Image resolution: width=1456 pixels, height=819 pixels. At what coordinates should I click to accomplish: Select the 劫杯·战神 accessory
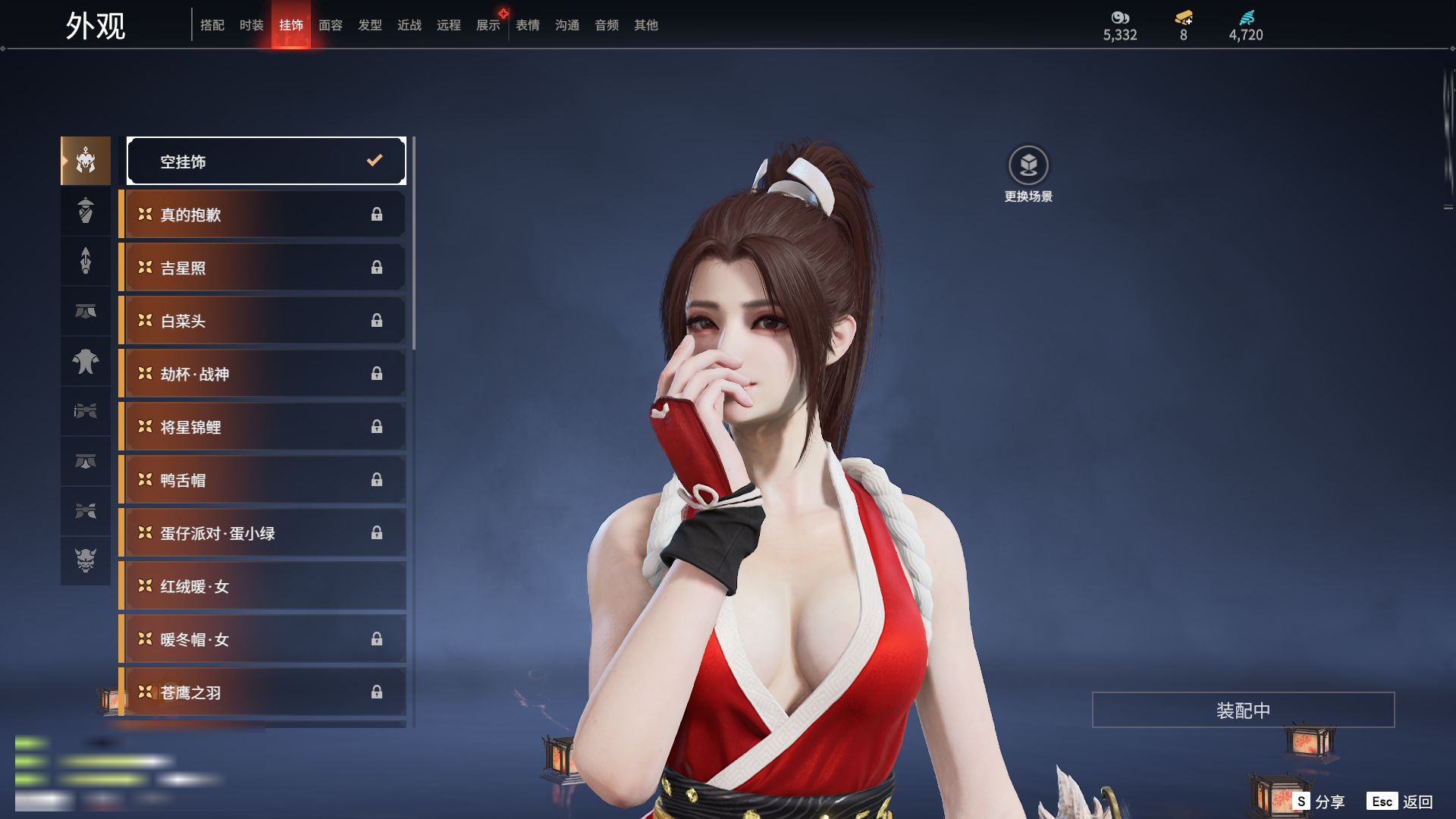[x=262, y=374]
